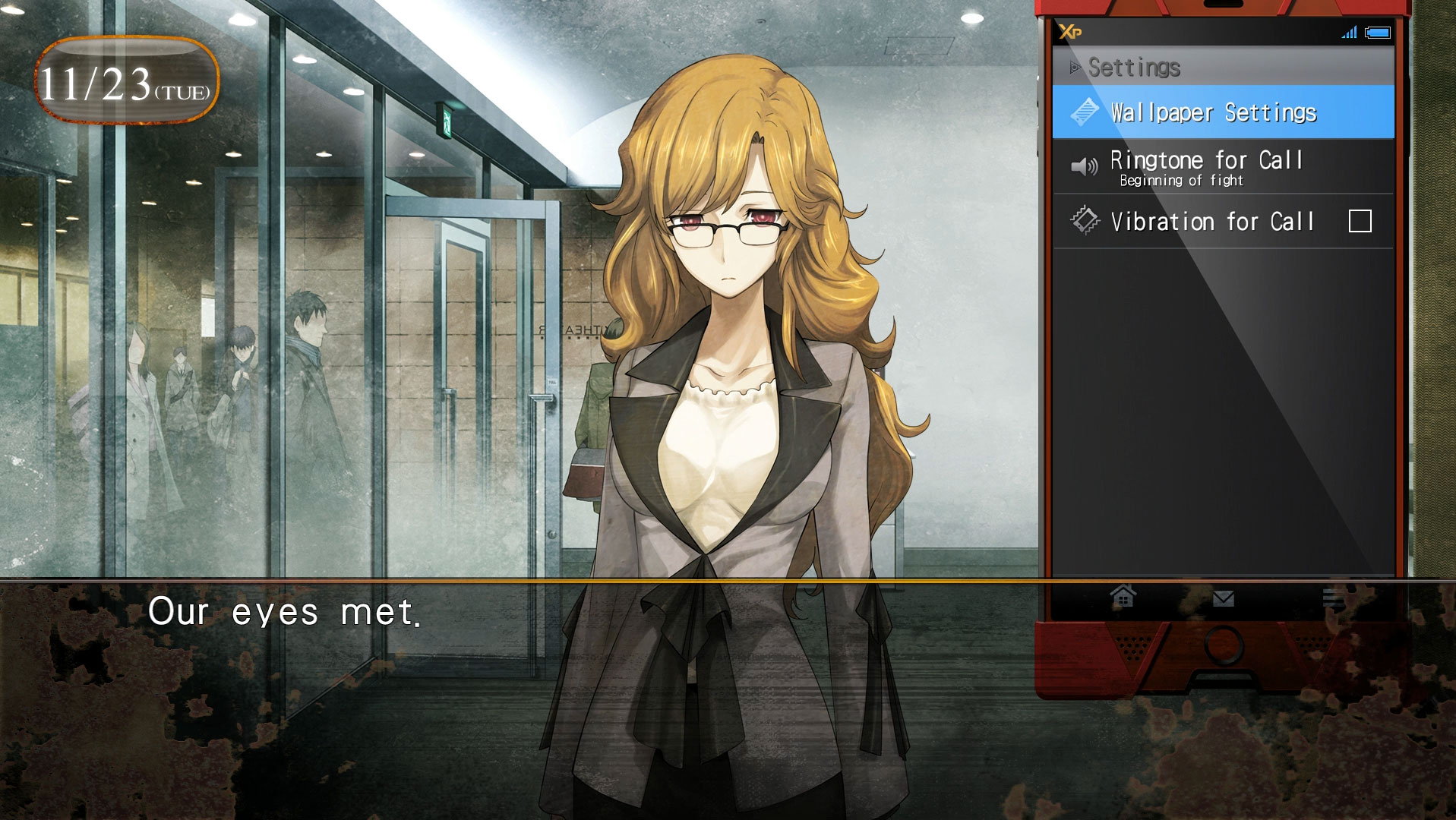Open the three-line menu icon on phone

point(1333,598)
